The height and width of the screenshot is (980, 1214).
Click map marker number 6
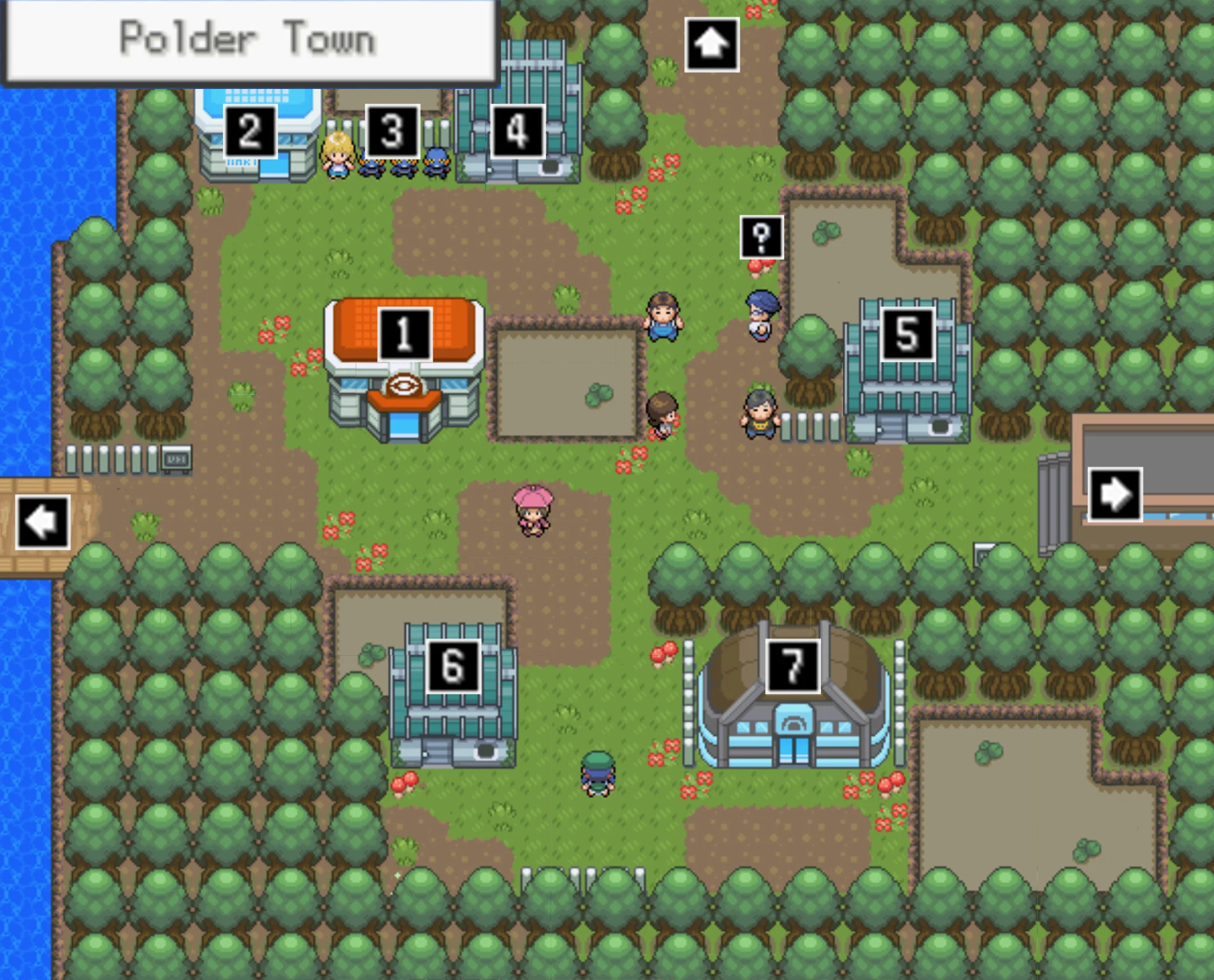click(x=453, y=666)
